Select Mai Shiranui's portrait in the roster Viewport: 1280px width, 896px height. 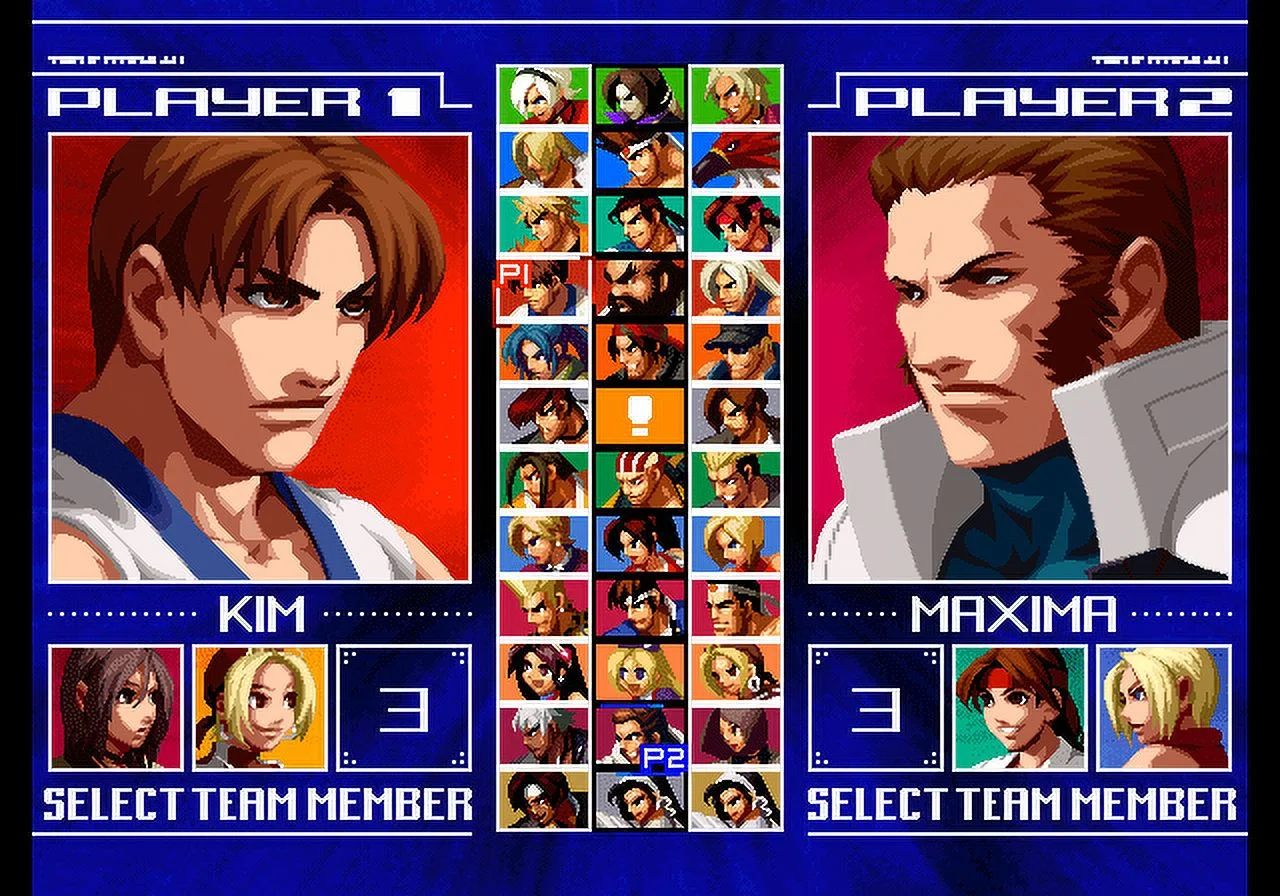tap(640, 545)
